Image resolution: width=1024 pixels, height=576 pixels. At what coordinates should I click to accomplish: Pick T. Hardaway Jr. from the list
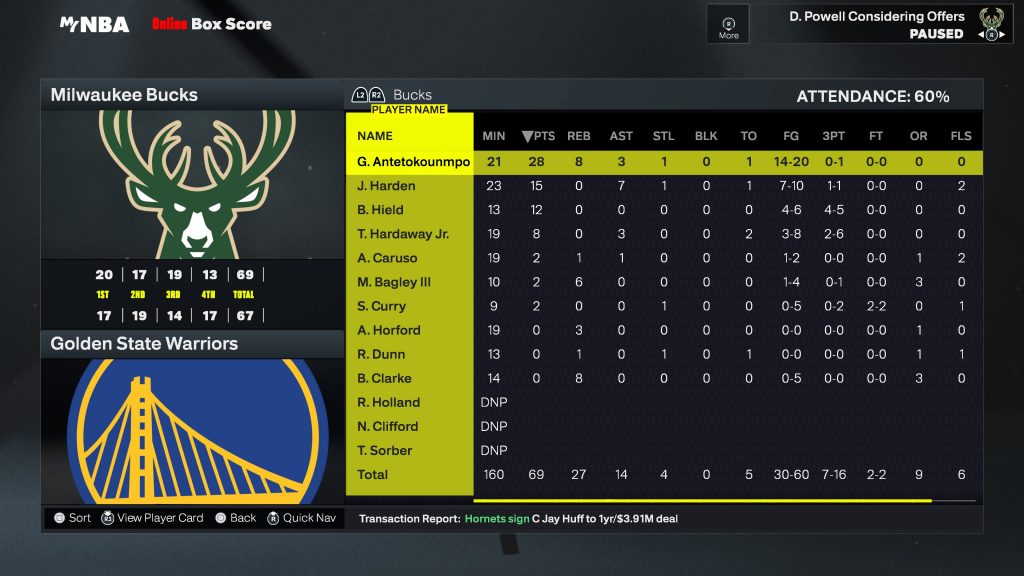(403, 234)
